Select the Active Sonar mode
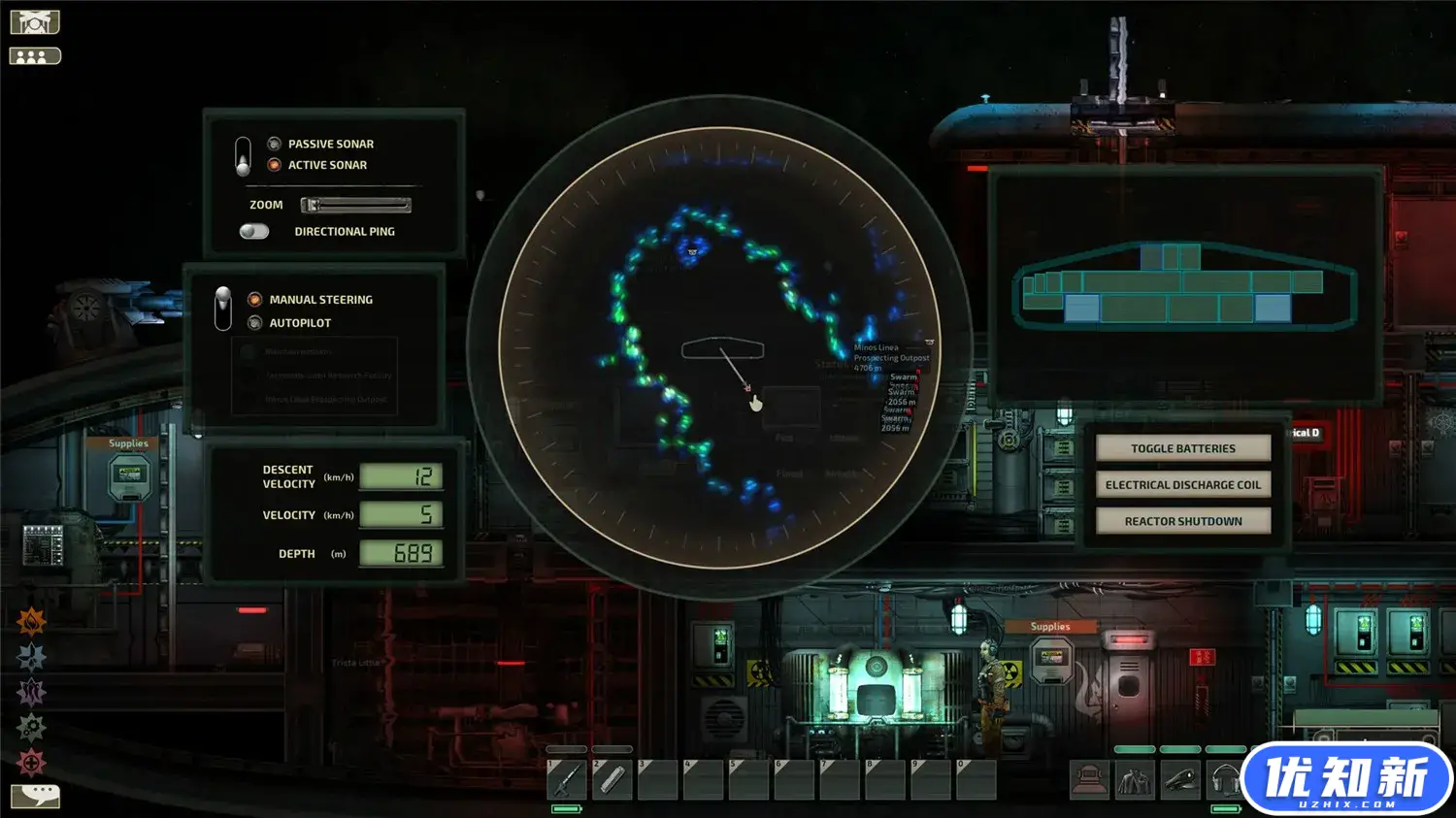 coord(275,165)
